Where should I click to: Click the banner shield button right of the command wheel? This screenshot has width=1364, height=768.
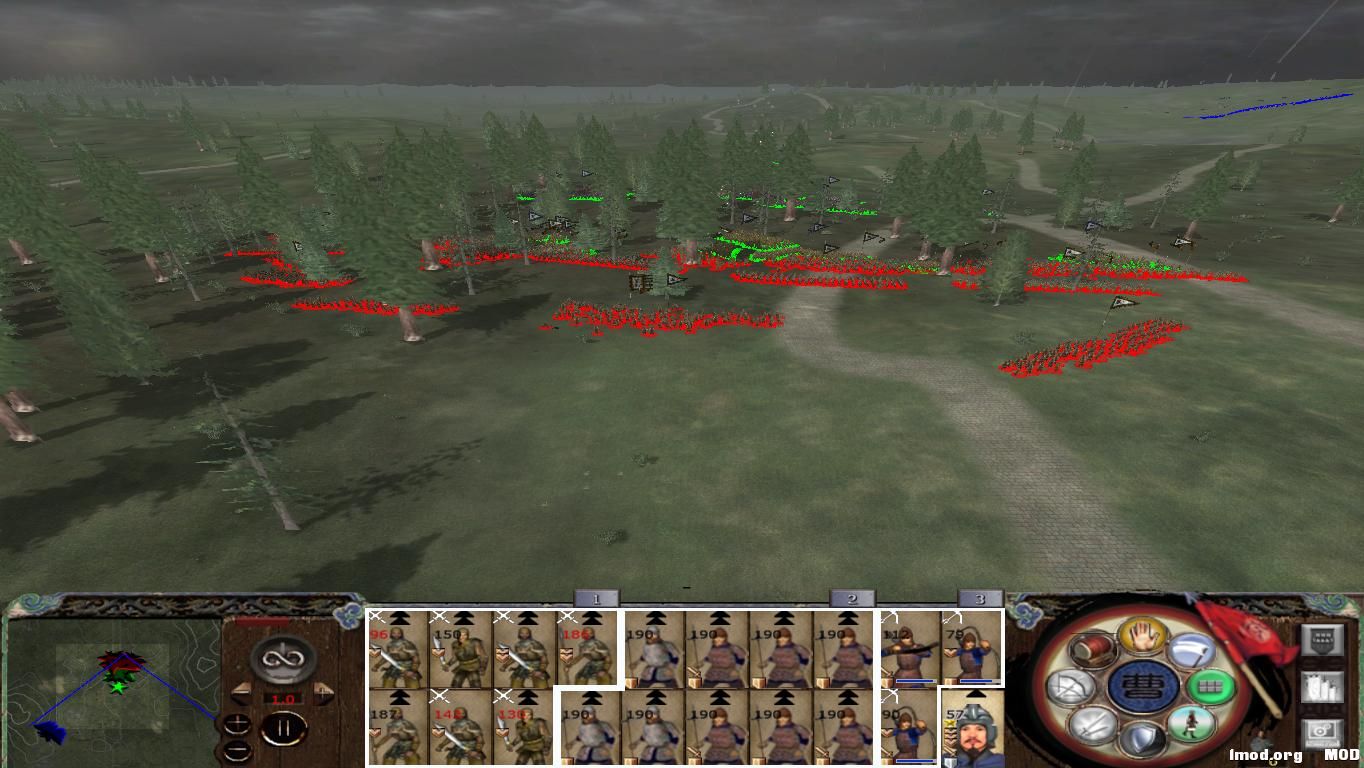(x=1323, y=639)
